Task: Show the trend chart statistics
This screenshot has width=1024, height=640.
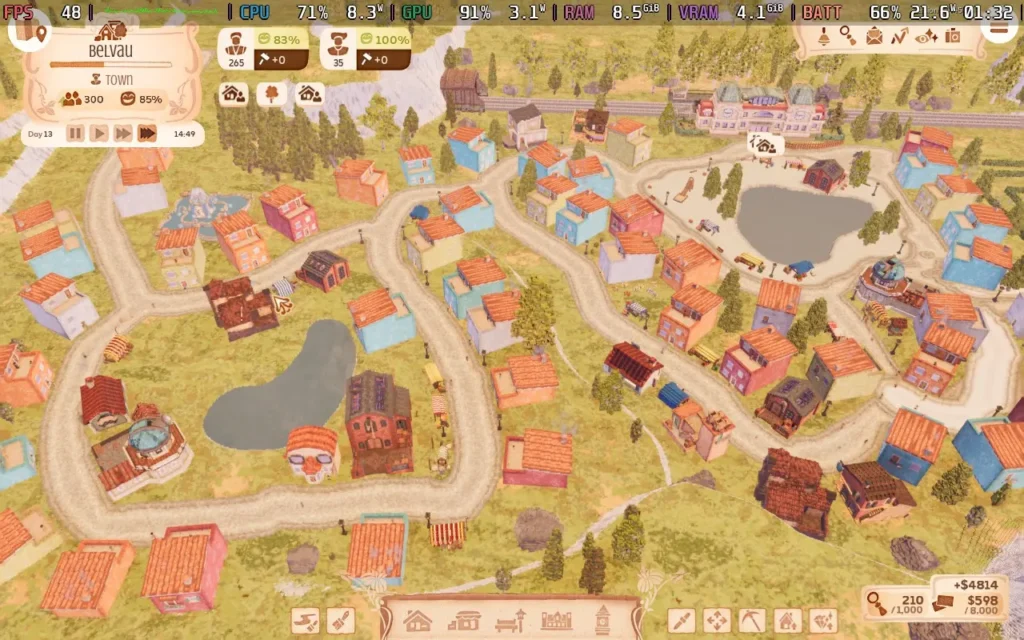Action: (900, 37)
